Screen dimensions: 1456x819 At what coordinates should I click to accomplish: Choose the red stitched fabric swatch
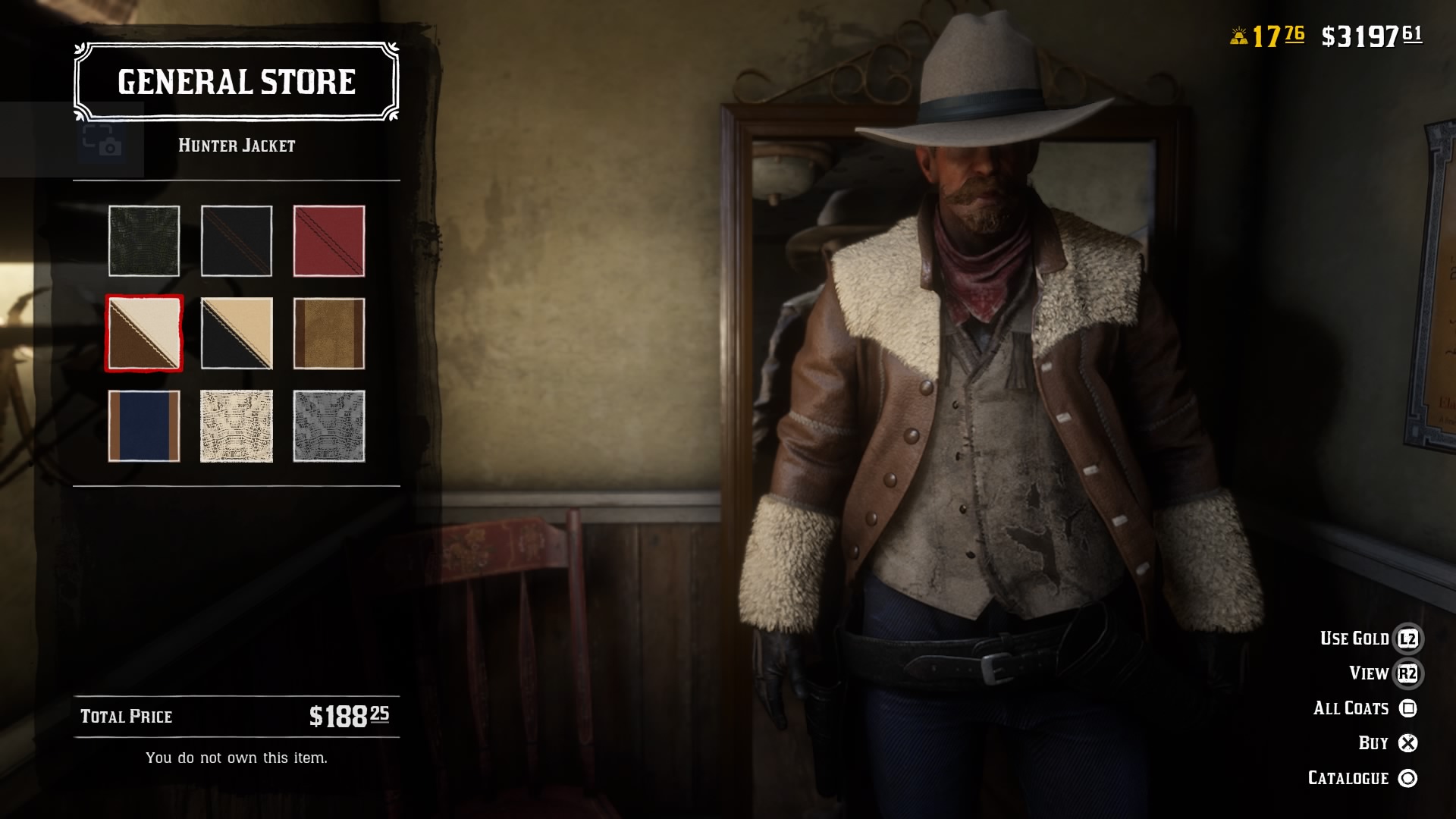(x=329, y=241)
